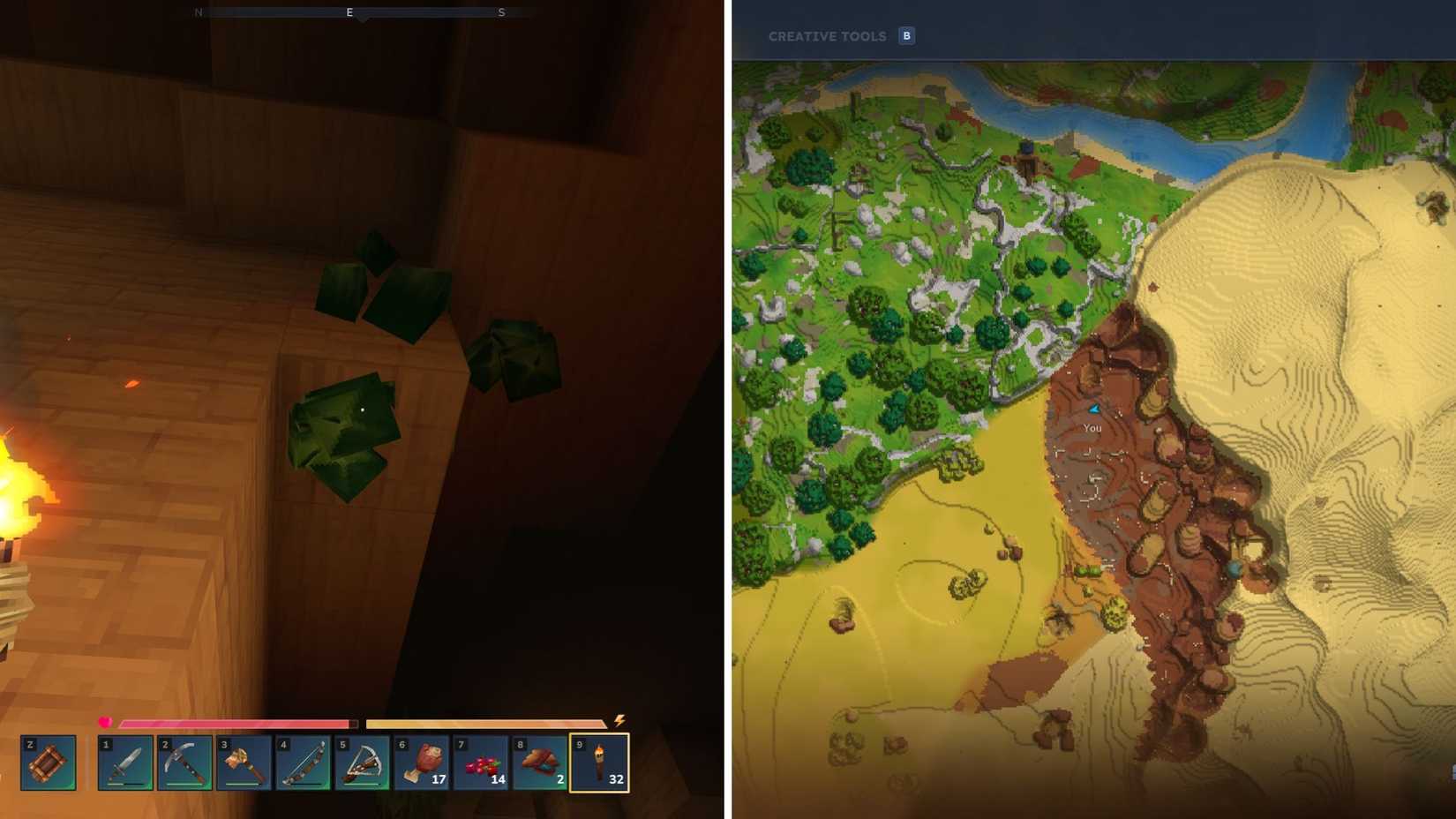Select the hammer in hotbar slot 3
The image size is (1456, 819).
pos(243,764)
